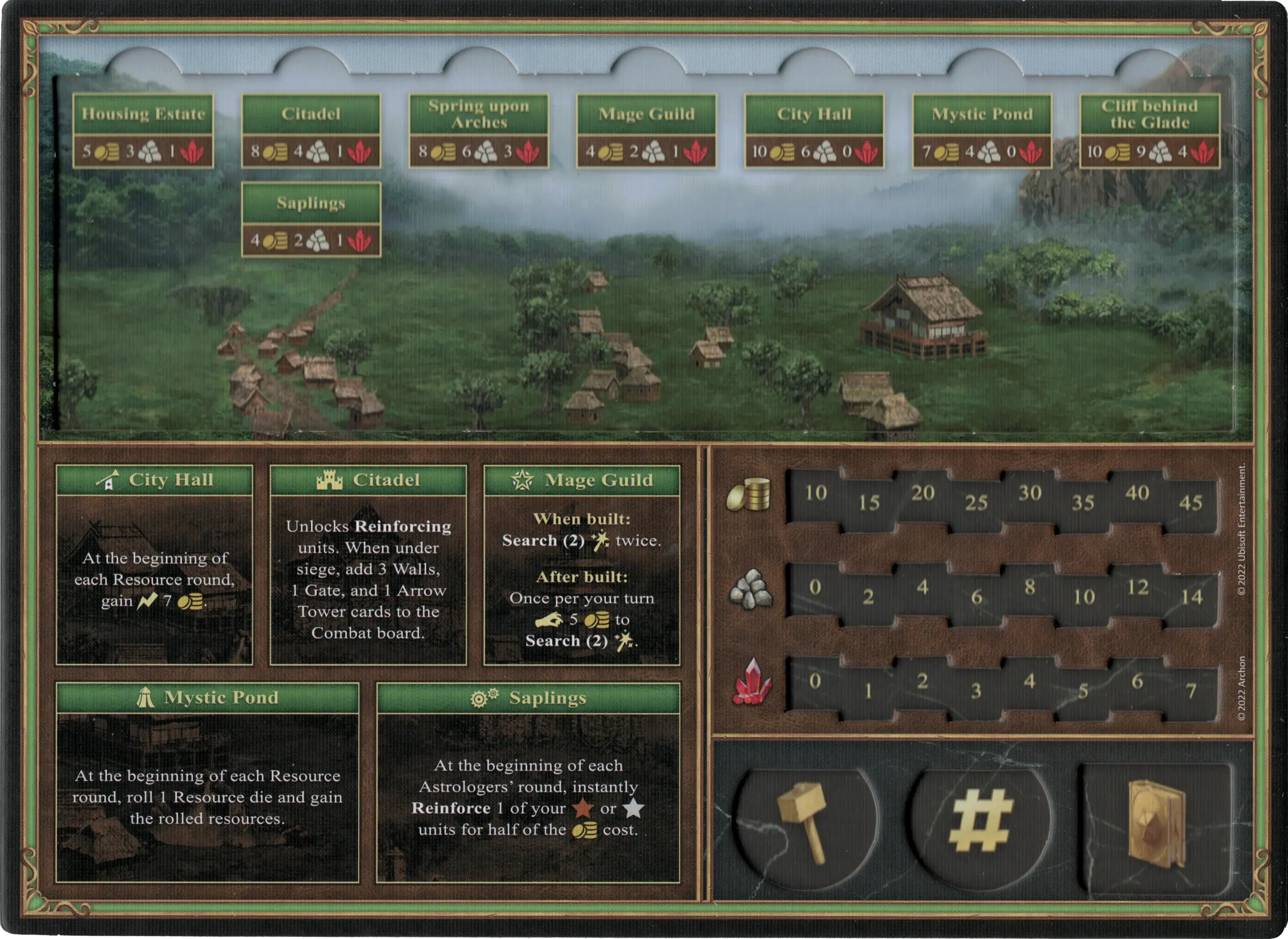Open the City Hall description card

point(154,565)
